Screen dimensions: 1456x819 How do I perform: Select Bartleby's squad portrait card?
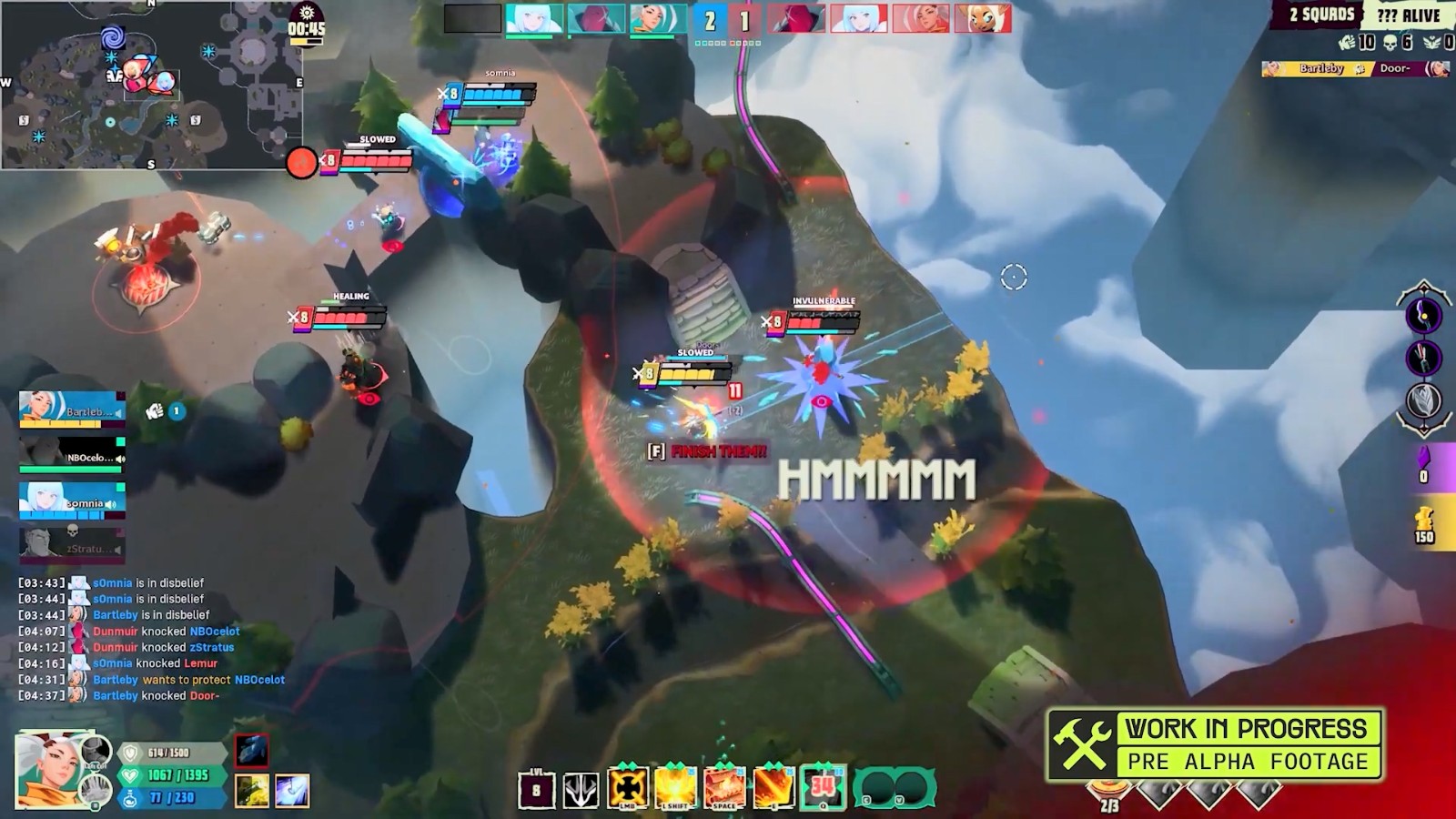(71, 409)
